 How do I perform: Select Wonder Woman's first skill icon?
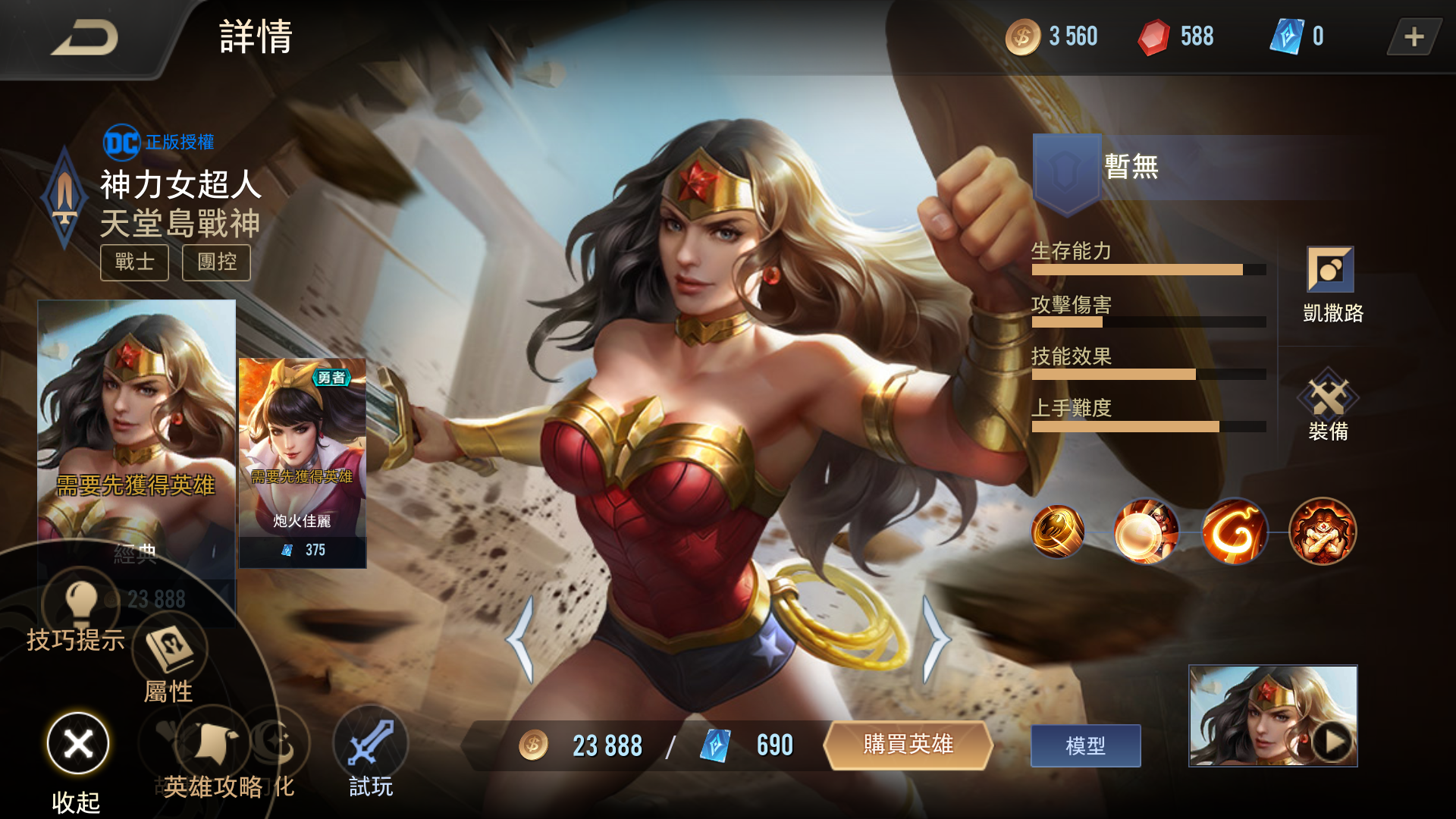click(x=1058, y=531)
